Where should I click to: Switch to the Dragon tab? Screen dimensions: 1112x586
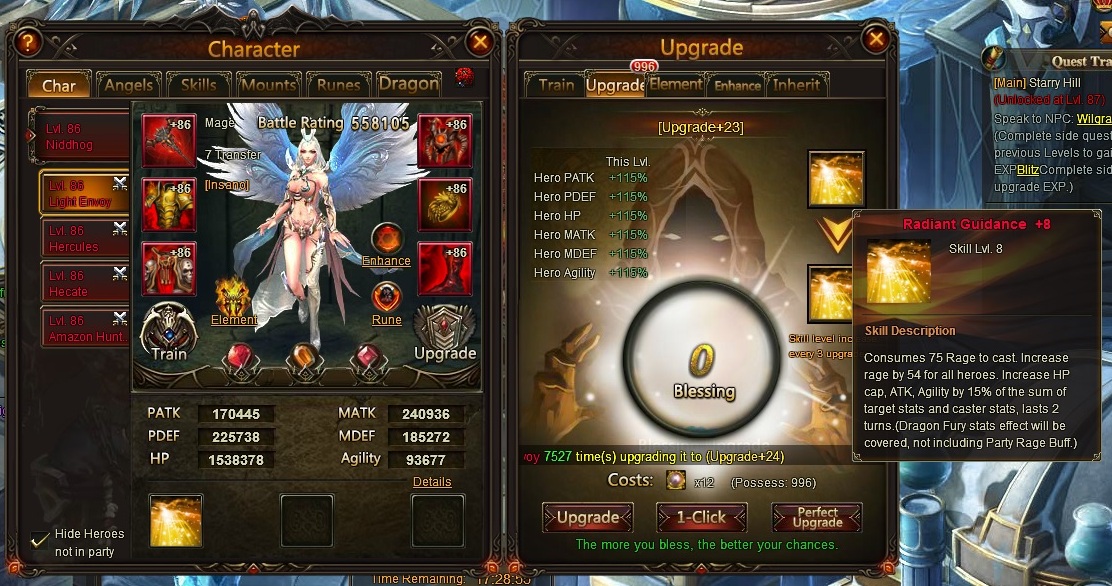click(x=408, y=85)
